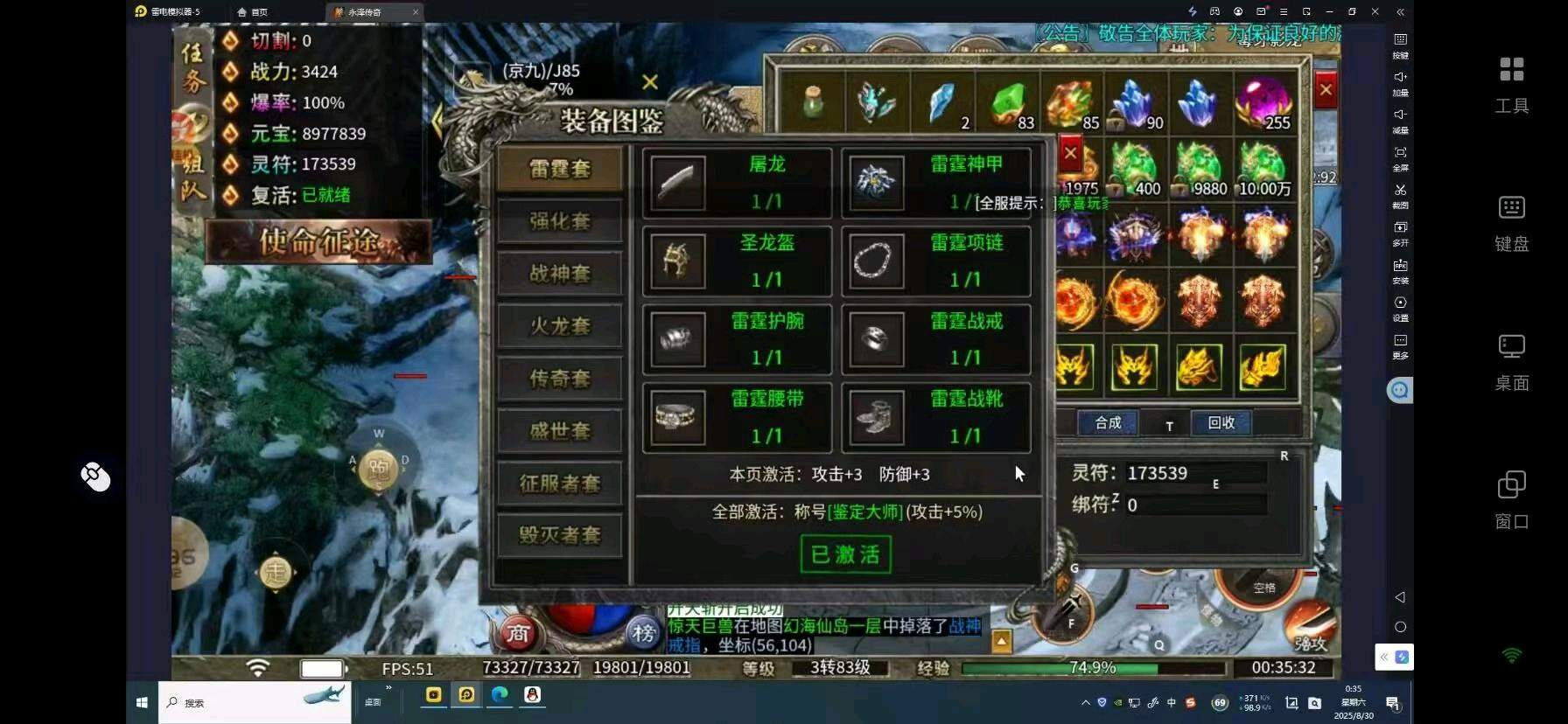Open the 使命征途 banner
This screenshot has height=724, width=1568.
(318, 241)
